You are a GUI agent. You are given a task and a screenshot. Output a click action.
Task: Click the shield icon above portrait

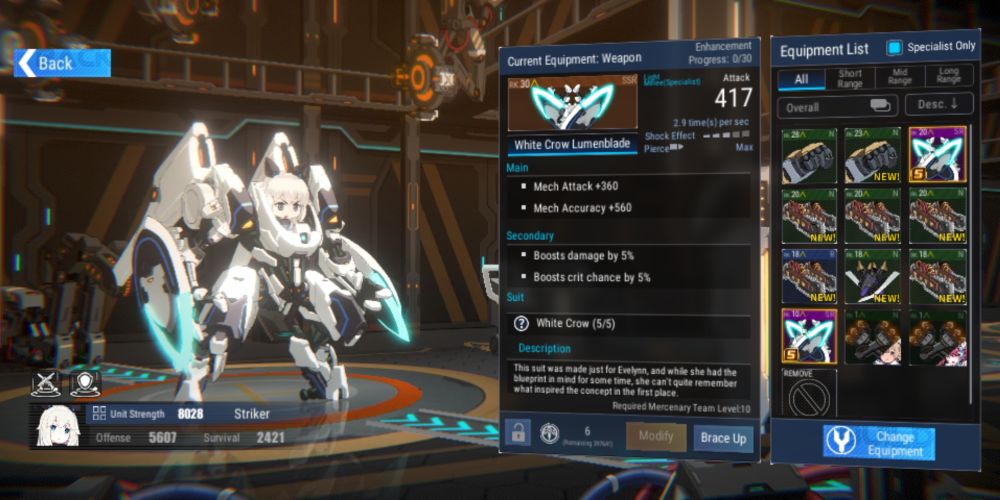coord(85,382)
